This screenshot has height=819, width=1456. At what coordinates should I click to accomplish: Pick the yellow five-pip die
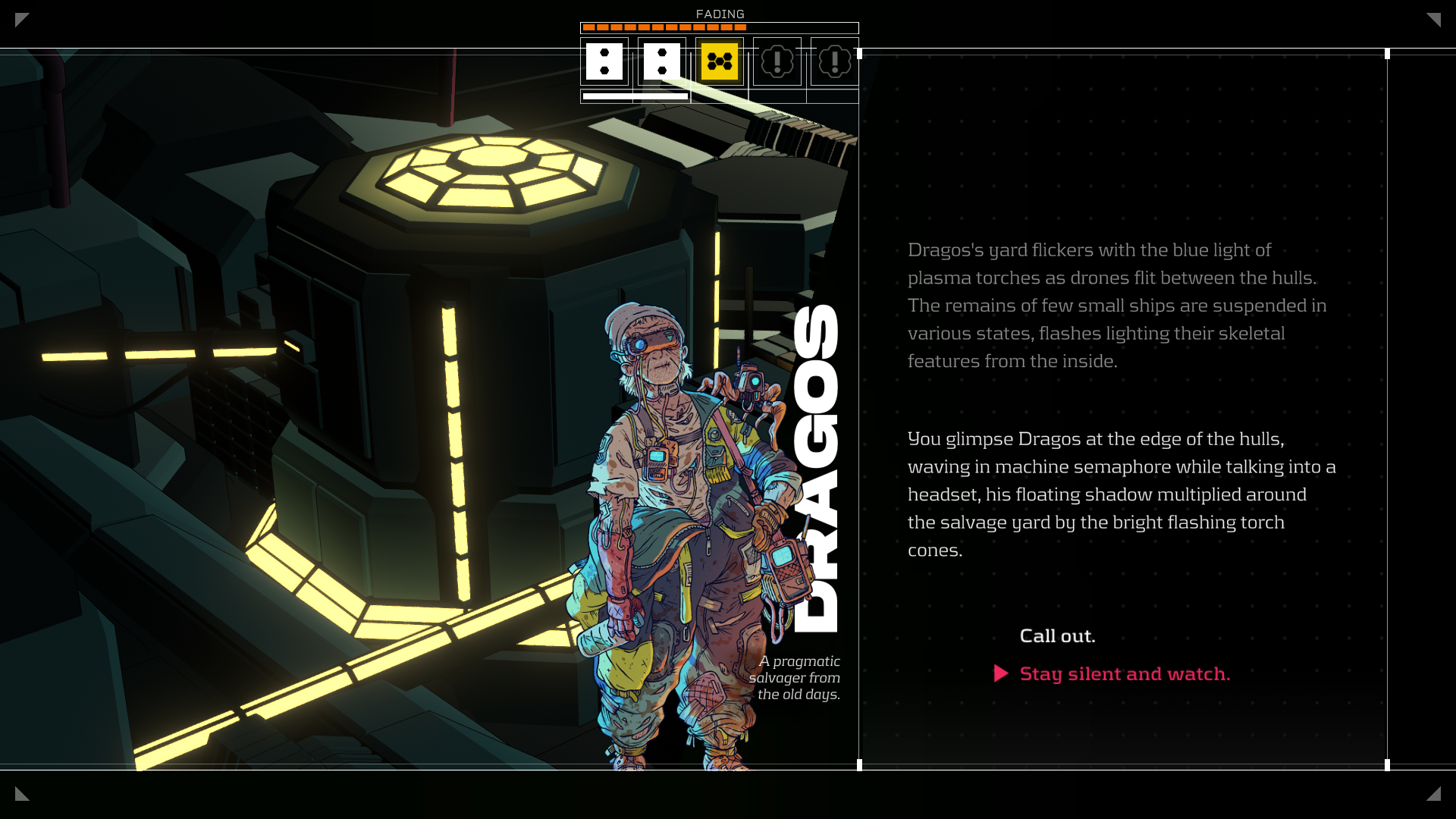719,61
